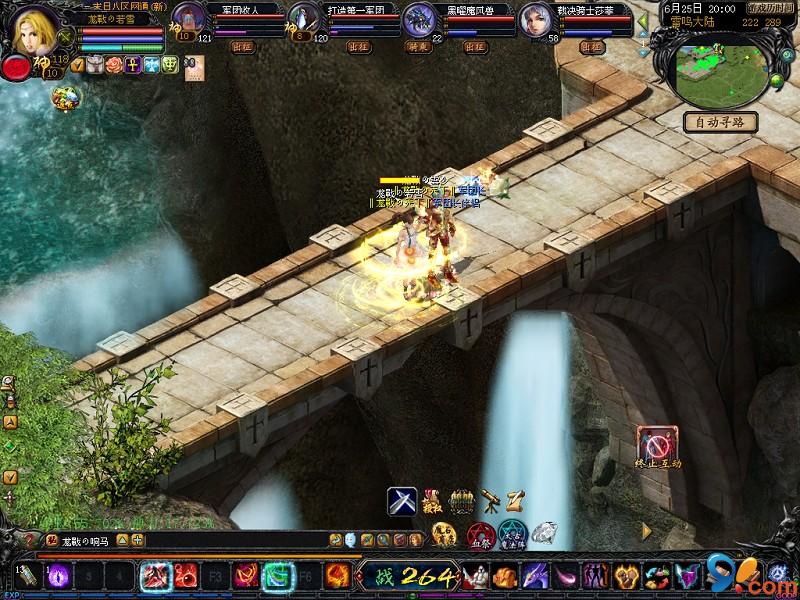The height and width of the screenshot is (600, 800).
Task: Click the 自动寻路 auto-pathfinding button
Action: pos(719,122)
